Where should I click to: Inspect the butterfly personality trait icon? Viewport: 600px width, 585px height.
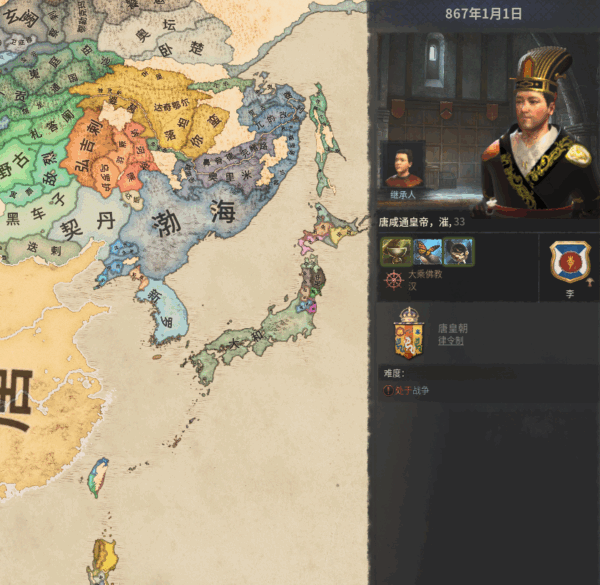[x=427, y=251]
